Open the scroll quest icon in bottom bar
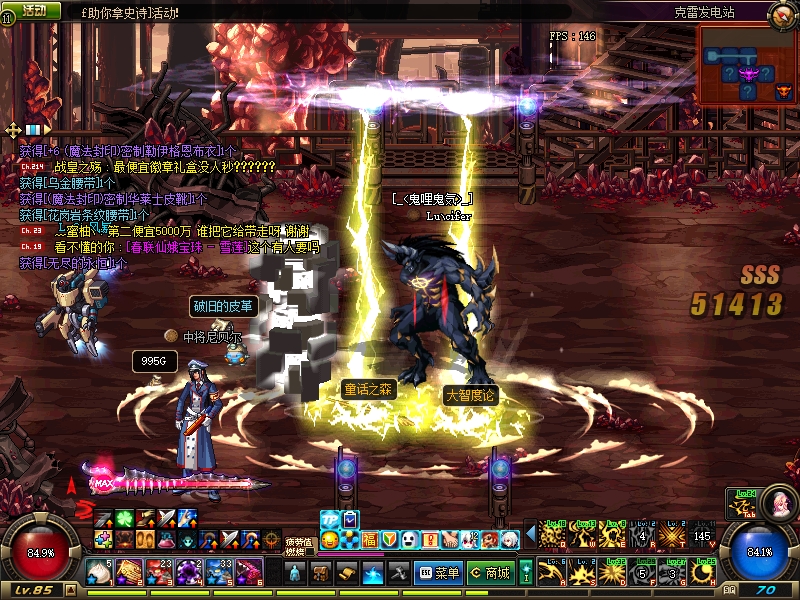The width and height of the screenshot is (800, 600). [x=347, y=573]
